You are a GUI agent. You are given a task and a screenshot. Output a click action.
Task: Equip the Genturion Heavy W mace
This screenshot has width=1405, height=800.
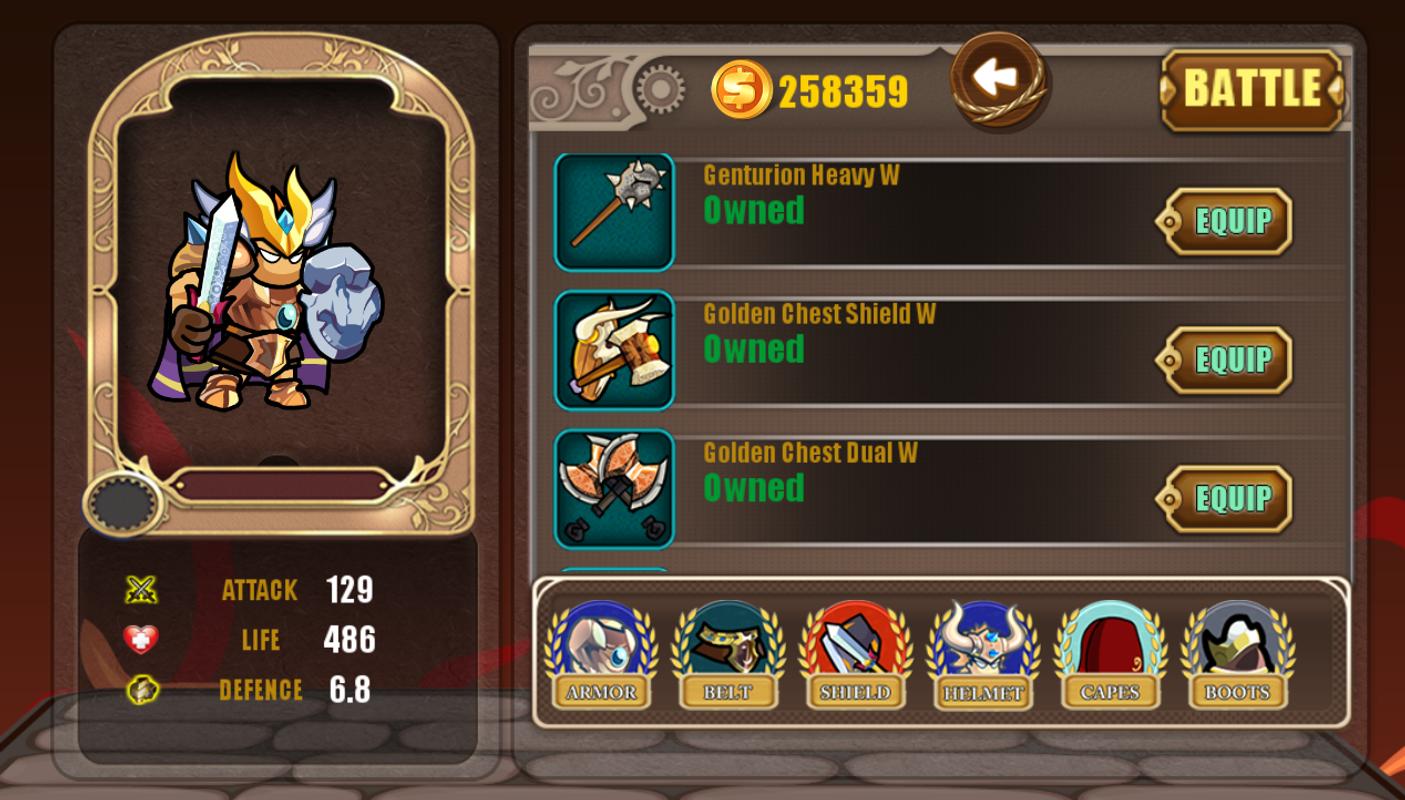(1226, 221)
